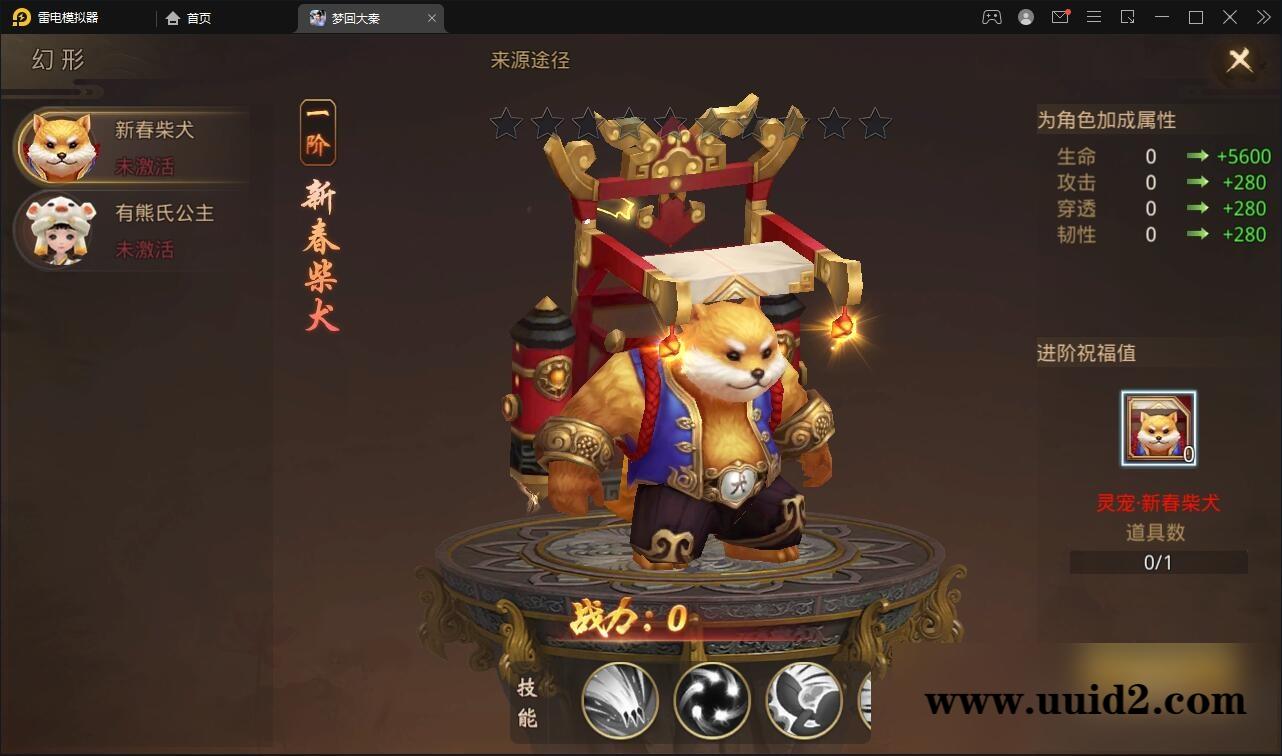1282x756 pixels.
Task: Click the 灵宠·新春柴犬 red label
Action: pyautogui.click(x=1157, y=505)
